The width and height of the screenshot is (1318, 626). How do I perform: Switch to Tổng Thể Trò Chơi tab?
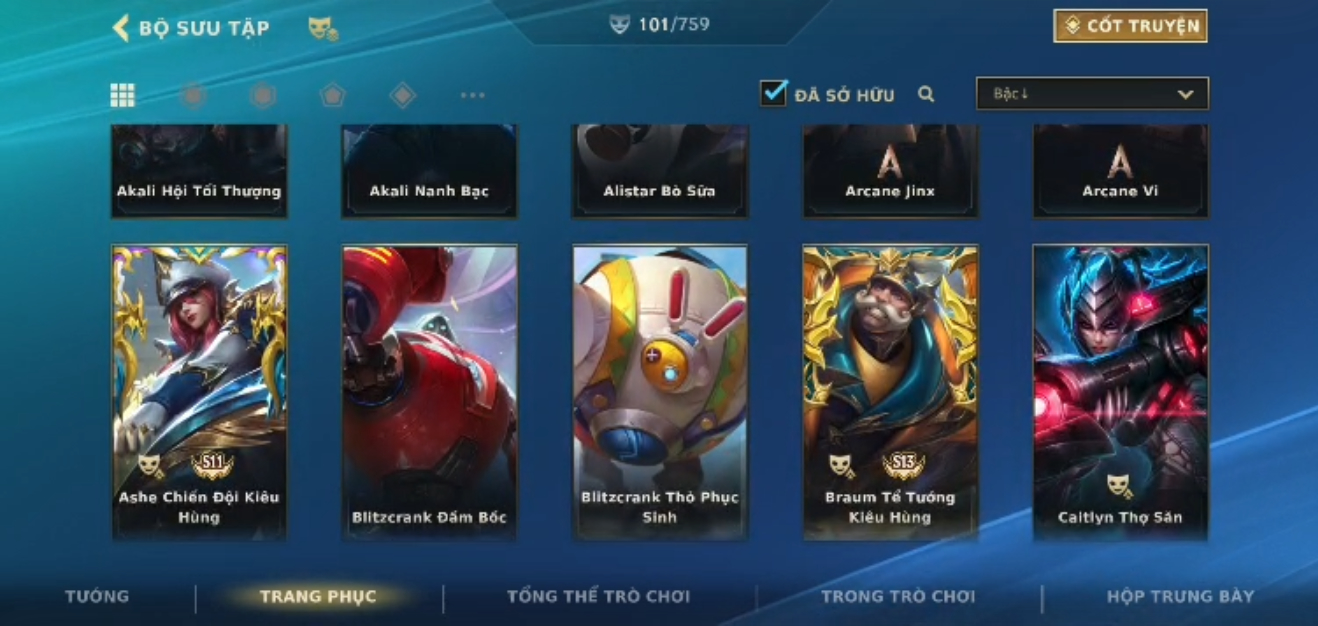tap(598, 597)
